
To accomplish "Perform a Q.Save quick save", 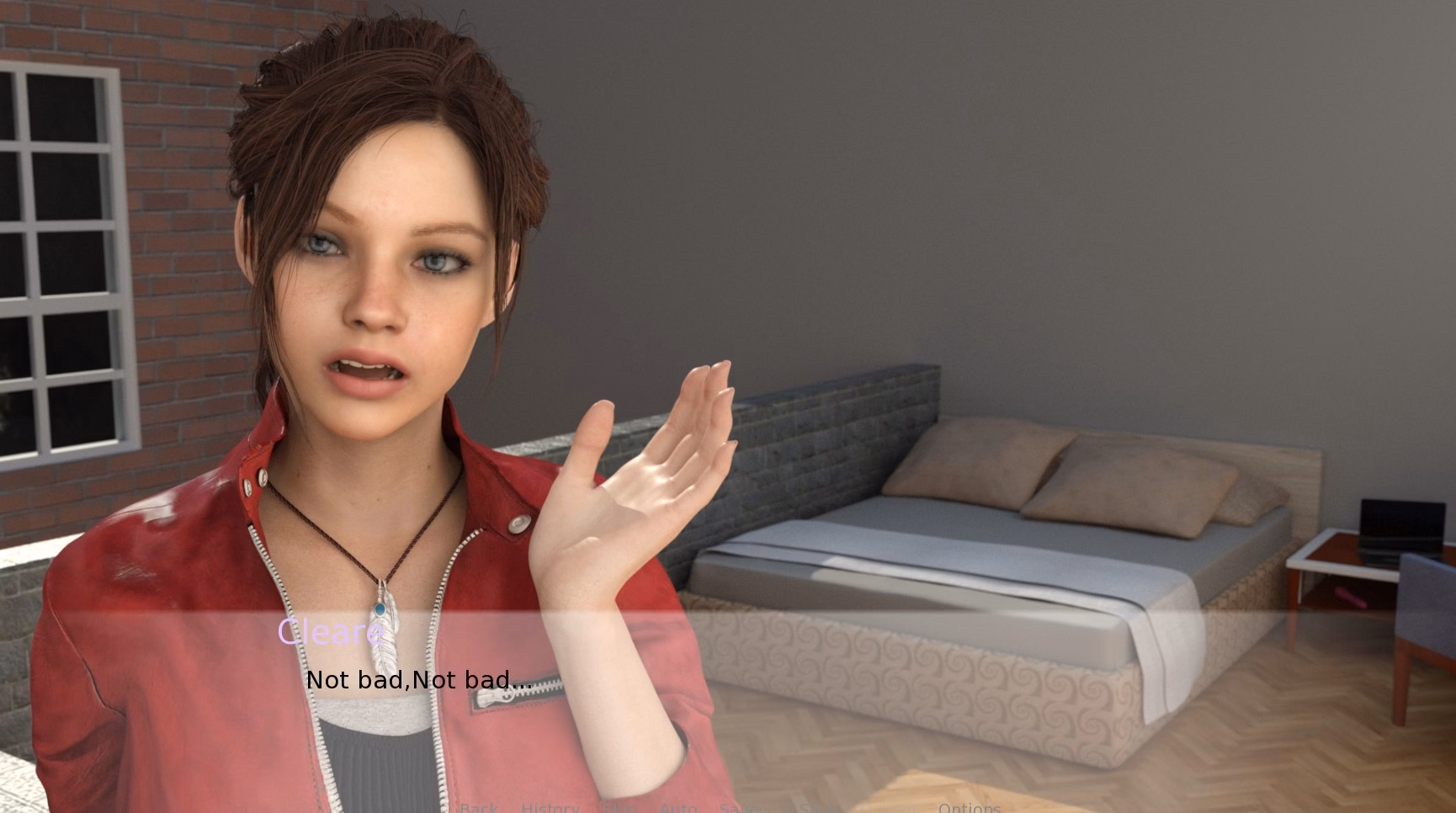I will [x=796, y=808].
